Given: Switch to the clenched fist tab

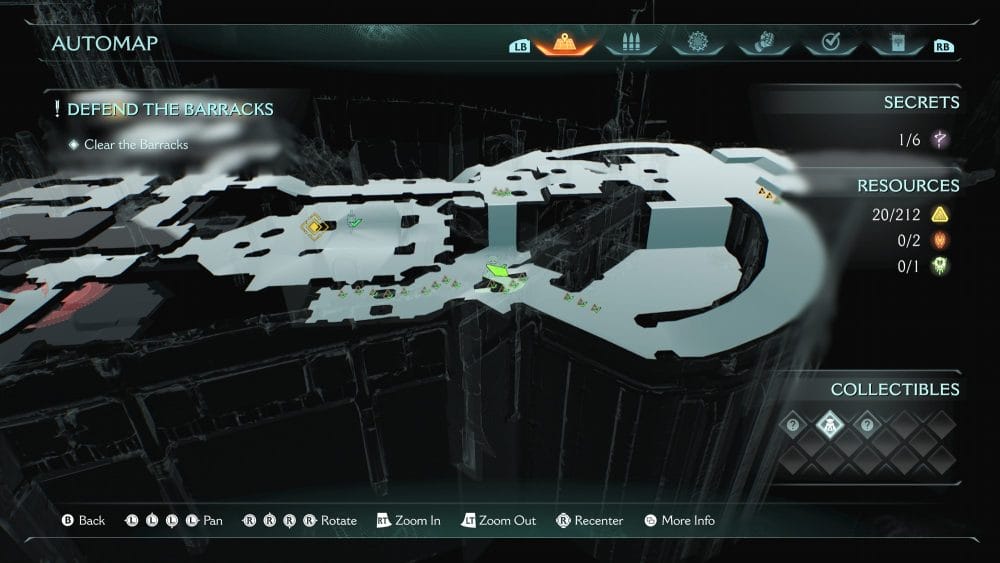Looking at the screenshot, I should pyautogui.click(x=763, y=44).
